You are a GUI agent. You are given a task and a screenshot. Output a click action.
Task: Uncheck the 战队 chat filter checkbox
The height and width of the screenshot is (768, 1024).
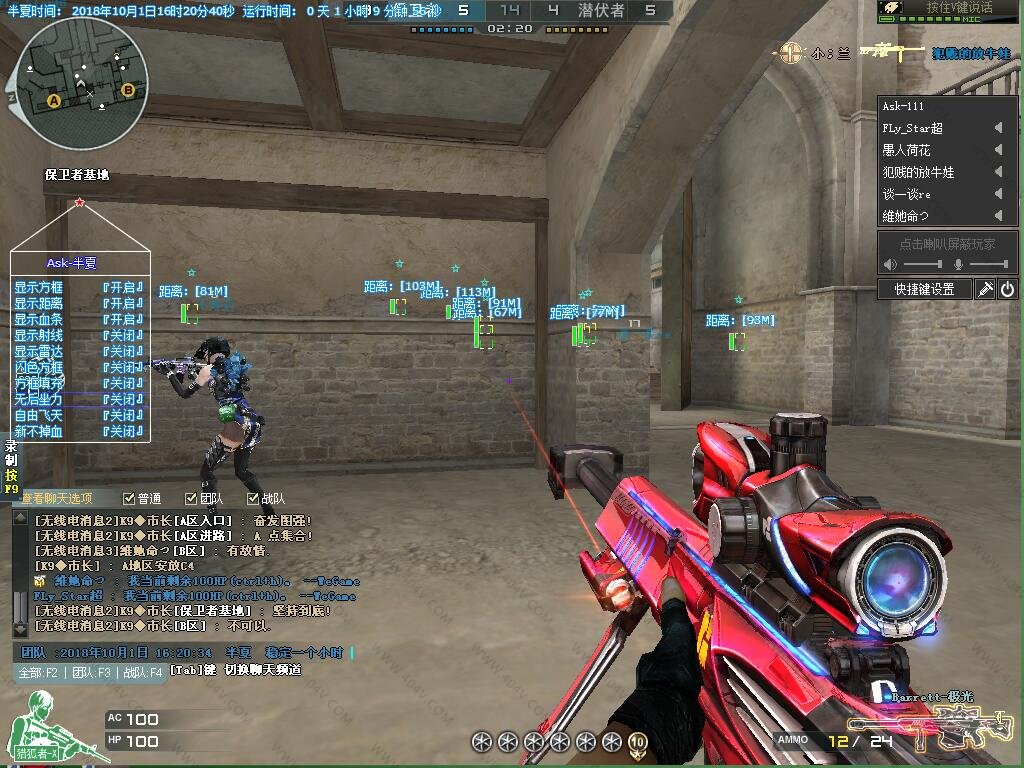[253, 498]
